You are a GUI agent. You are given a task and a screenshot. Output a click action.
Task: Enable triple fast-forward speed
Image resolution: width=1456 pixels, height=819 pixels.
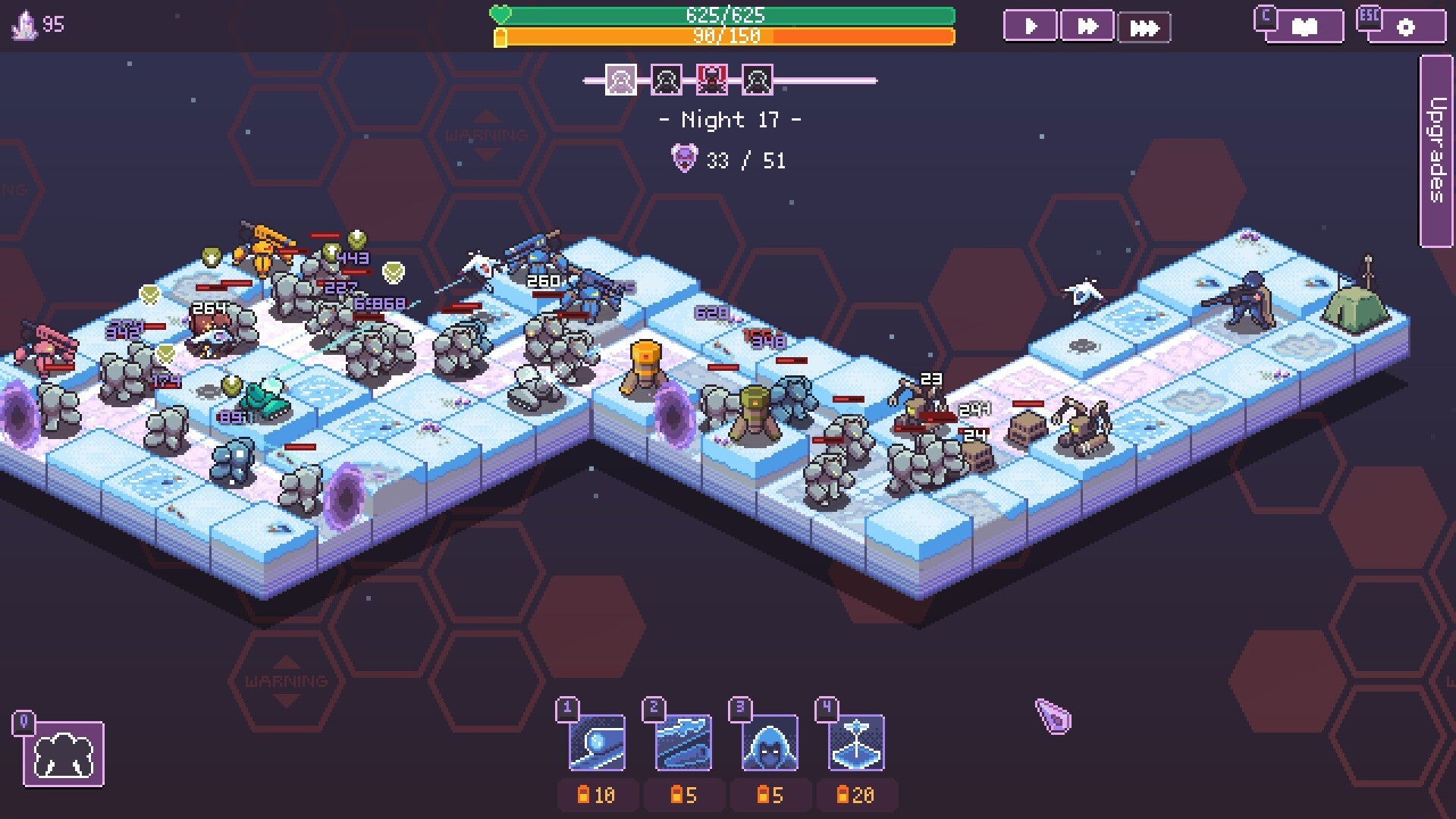pyautogui.click(x=1144, y=28)
